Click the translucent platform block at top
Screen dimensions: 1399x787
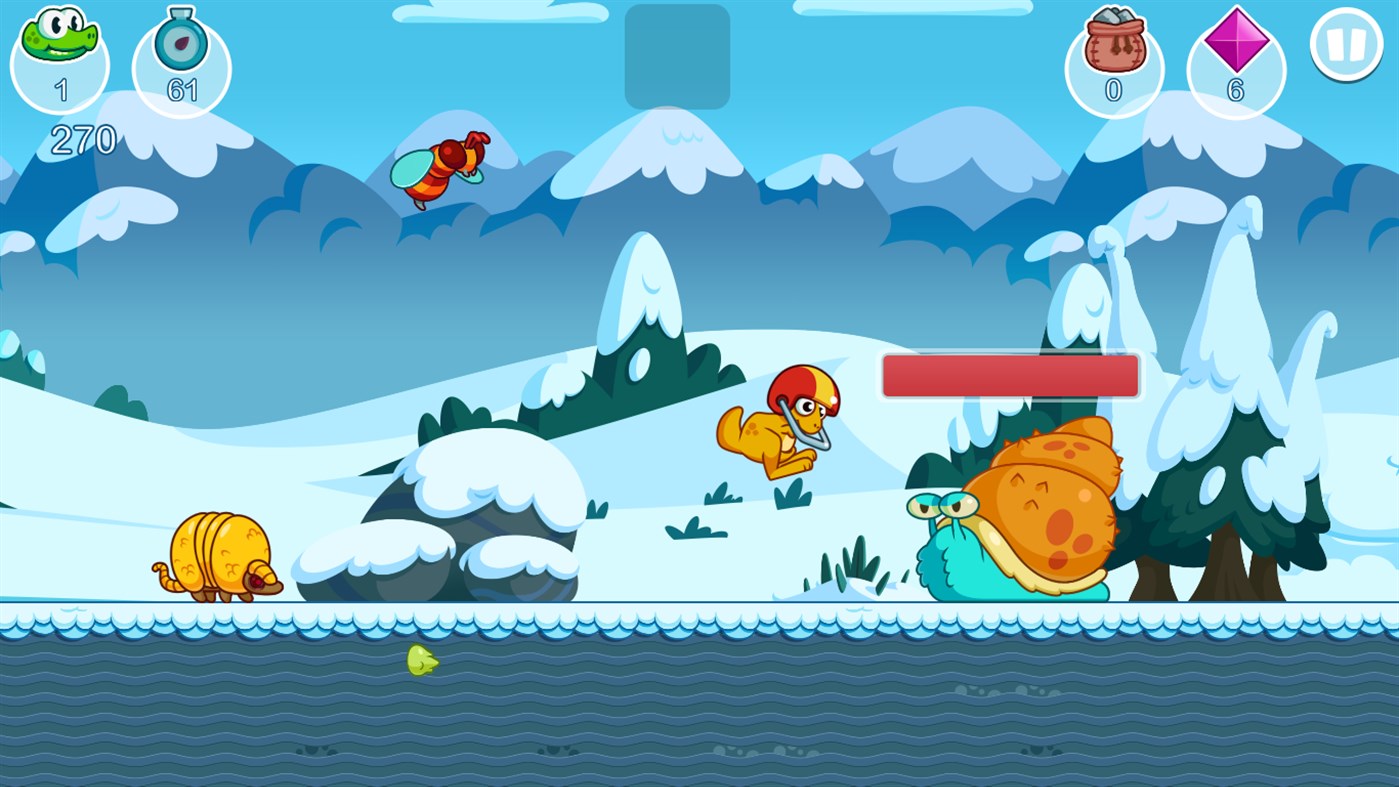pos(677,57)
